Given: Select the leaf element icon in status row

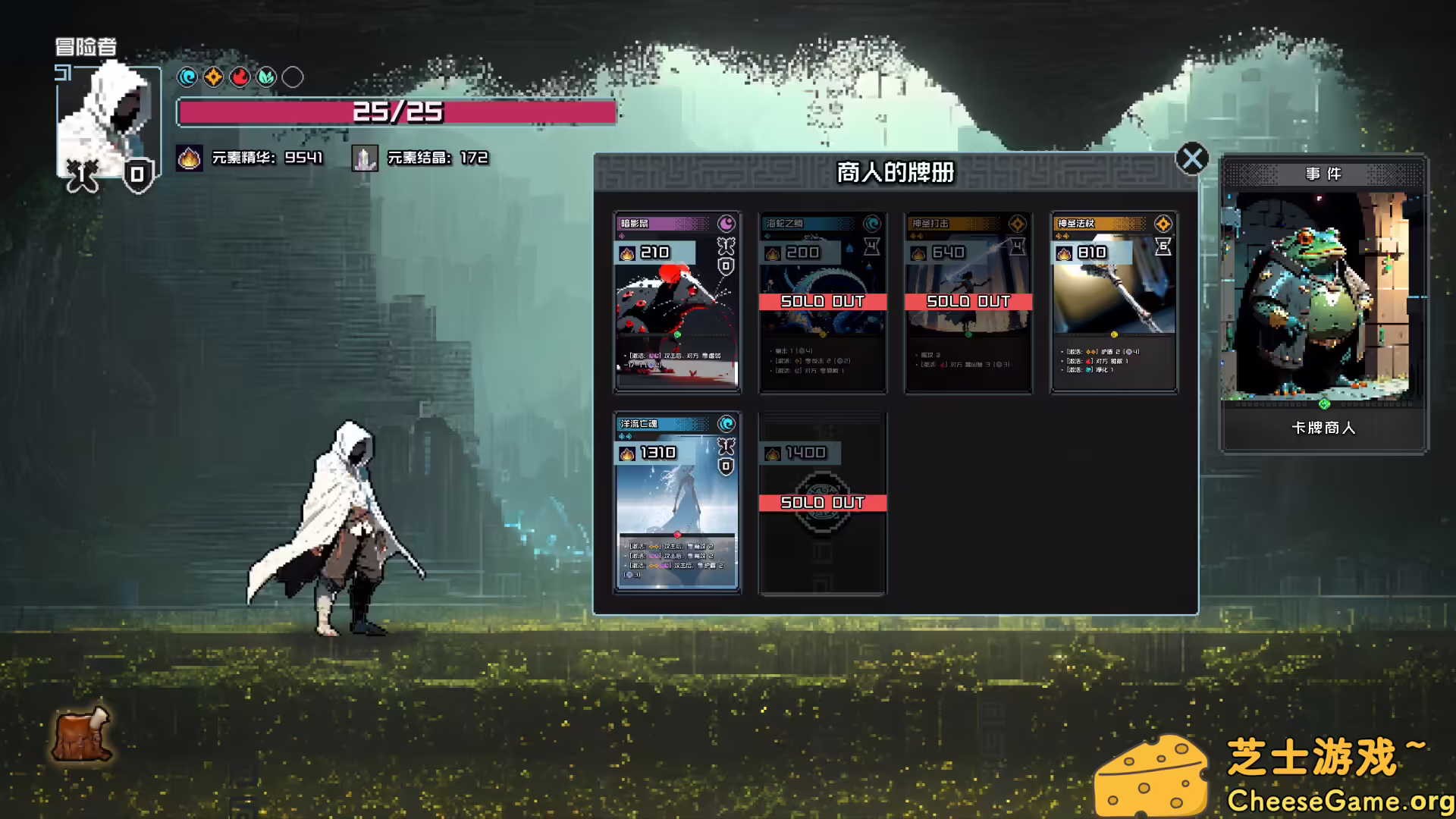Looking at the screenshot, I should 265,77.
